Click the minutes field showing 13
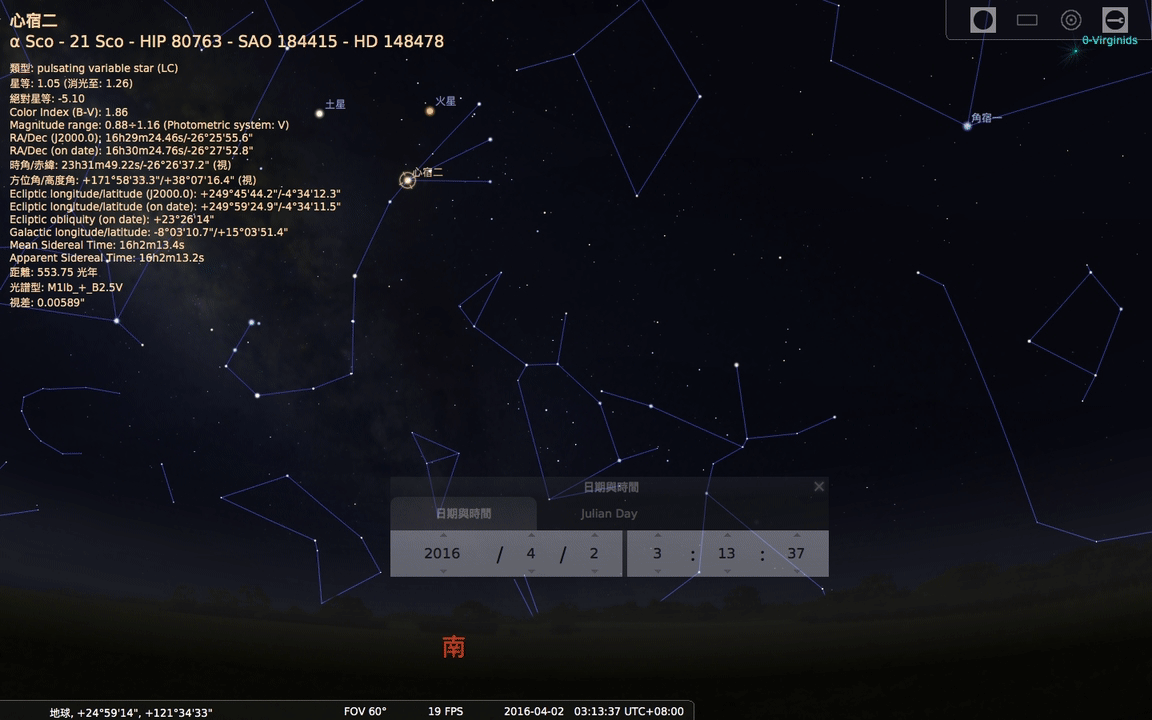Image resolution: width=1152 pixels, height=720 pixels. [x=727, y=554]
